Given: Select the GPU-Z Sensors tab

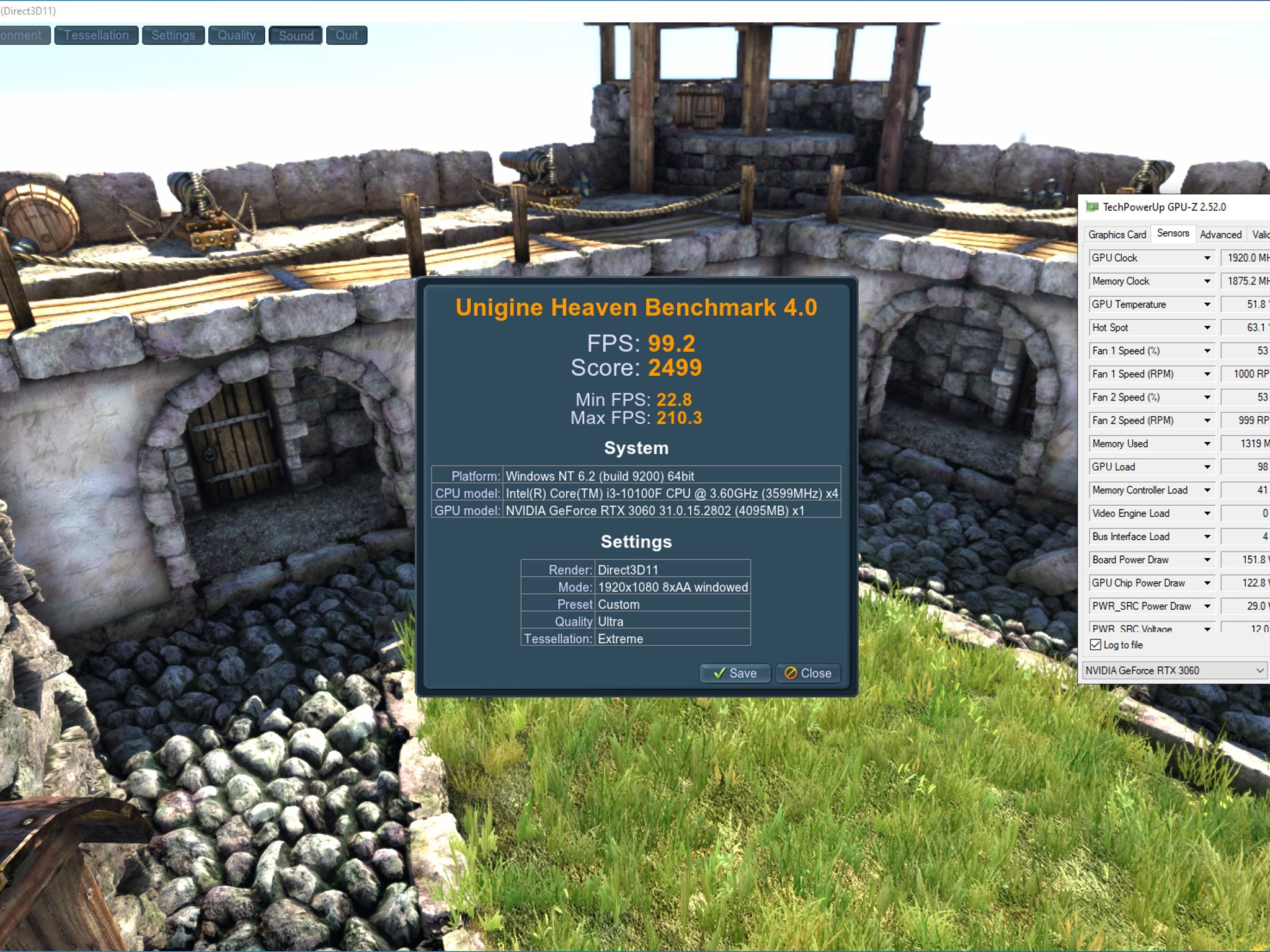Looking at the screenshot, I should pyautogui.click(x=1173, y=234).
